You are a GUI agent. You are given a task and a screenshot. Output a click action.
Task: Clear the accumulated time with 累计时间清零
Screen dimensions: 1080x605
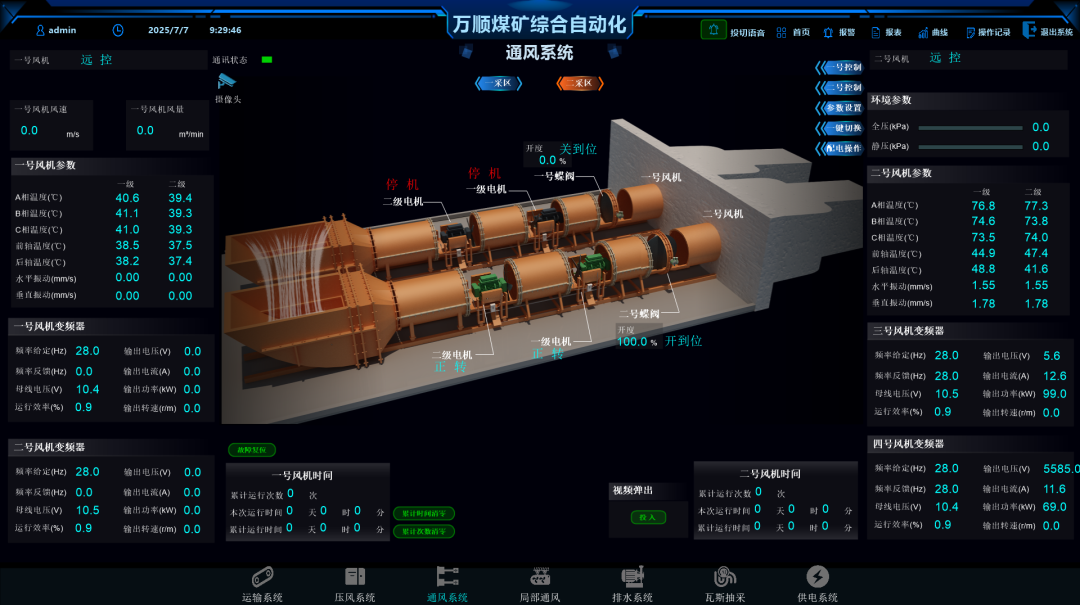click(423, 513)
